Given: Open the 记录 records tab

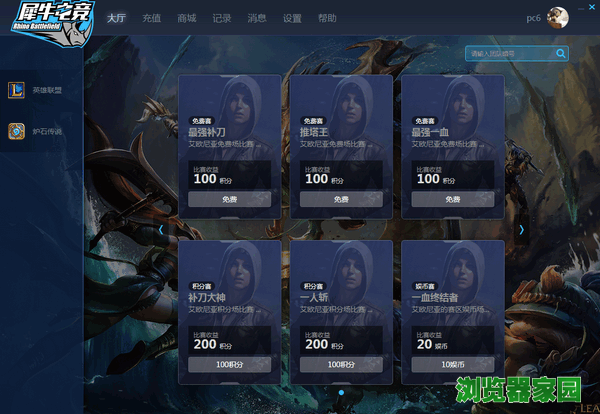Looking at the screenshot, I should point(222,18).
